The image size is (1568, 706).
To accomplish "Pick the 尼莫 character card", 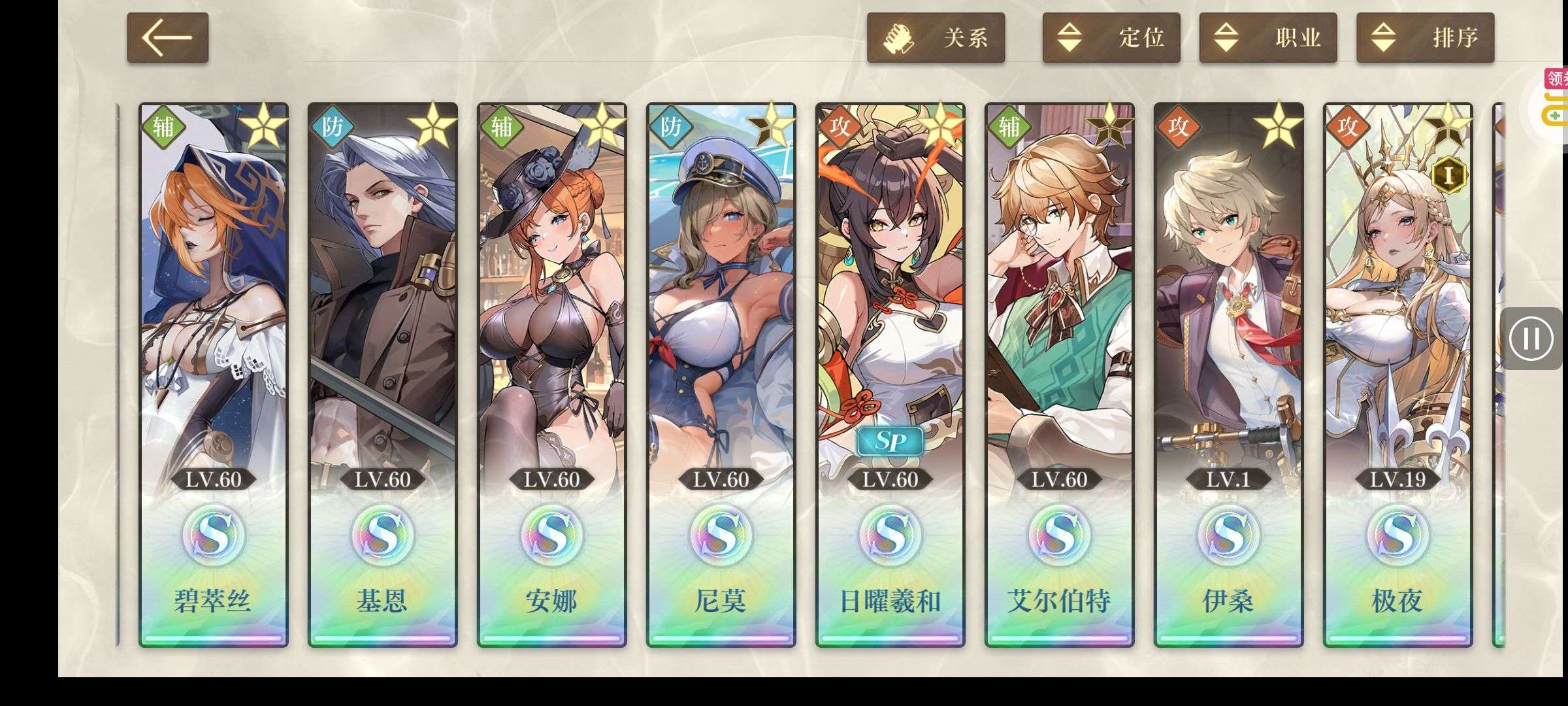I will 721,374.
